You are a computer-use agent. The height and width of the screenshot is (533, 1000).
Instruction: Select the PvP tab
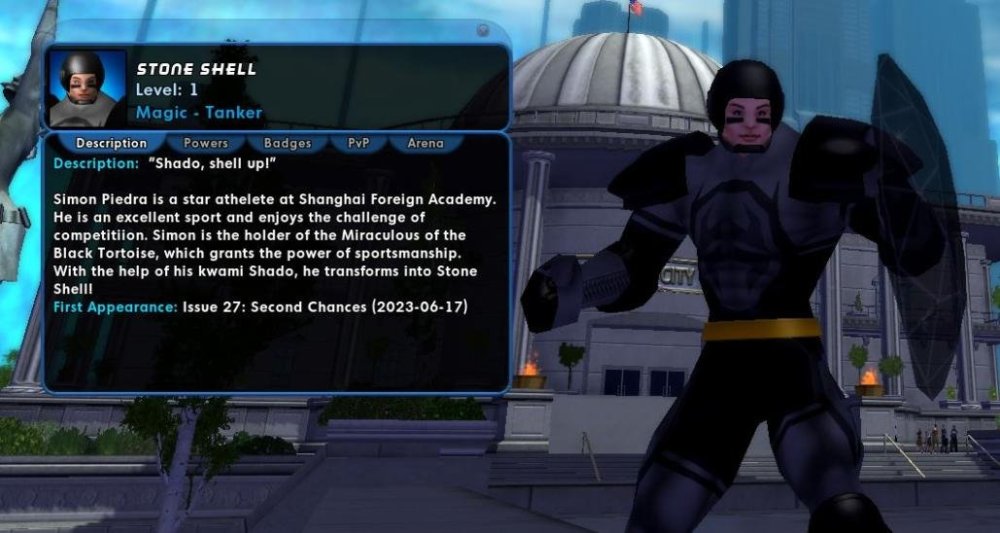coord(359,143)
